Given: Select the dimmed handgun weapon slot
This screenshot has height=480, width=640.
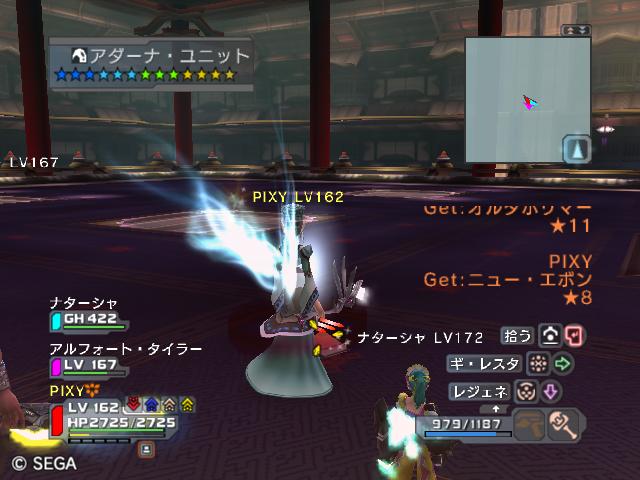Looking at the screenshot, I should click(530, 426).
